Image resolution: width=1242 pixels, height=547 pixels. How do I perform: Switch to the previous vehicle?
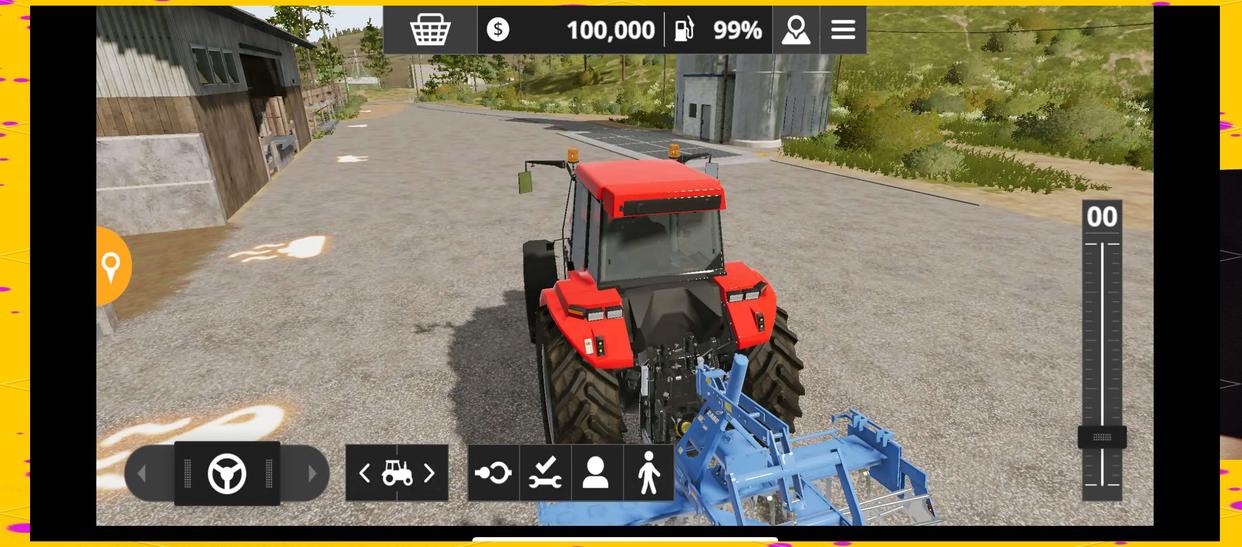tap(364, 473)
